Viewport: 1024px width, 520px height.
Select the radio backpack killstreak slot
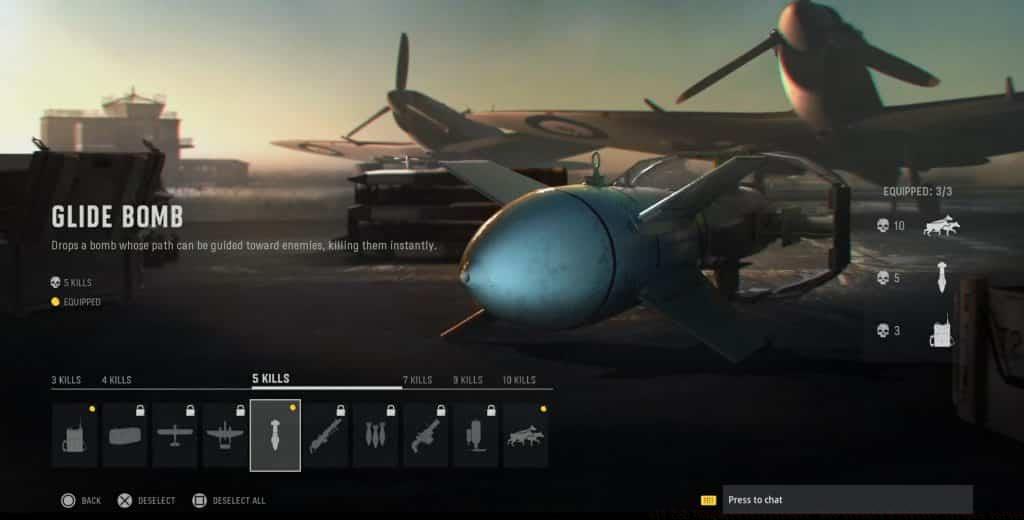tap(75, 435)
